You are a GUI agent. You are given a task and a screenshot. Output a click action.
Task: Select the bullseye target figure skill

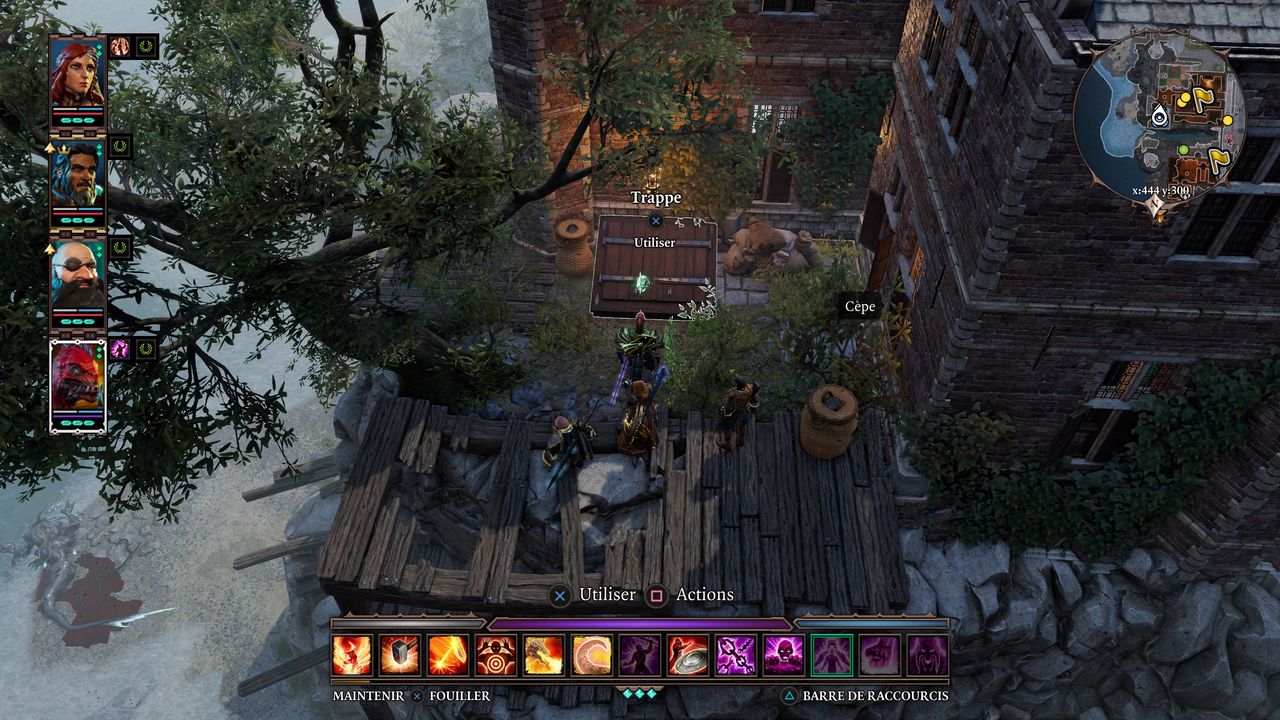tap(496, 655)
